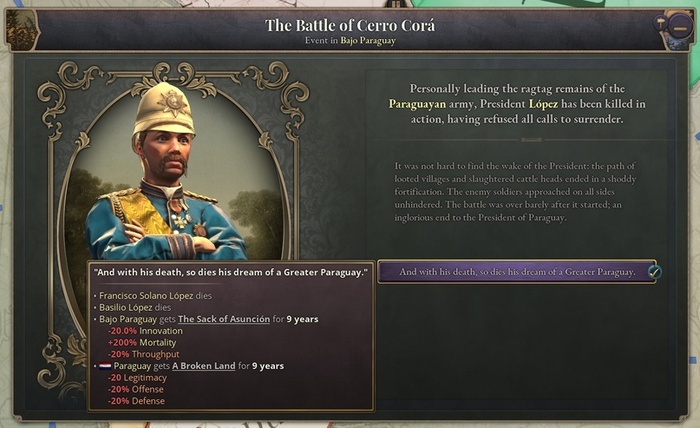Choose "And with his death" event option

516,272
